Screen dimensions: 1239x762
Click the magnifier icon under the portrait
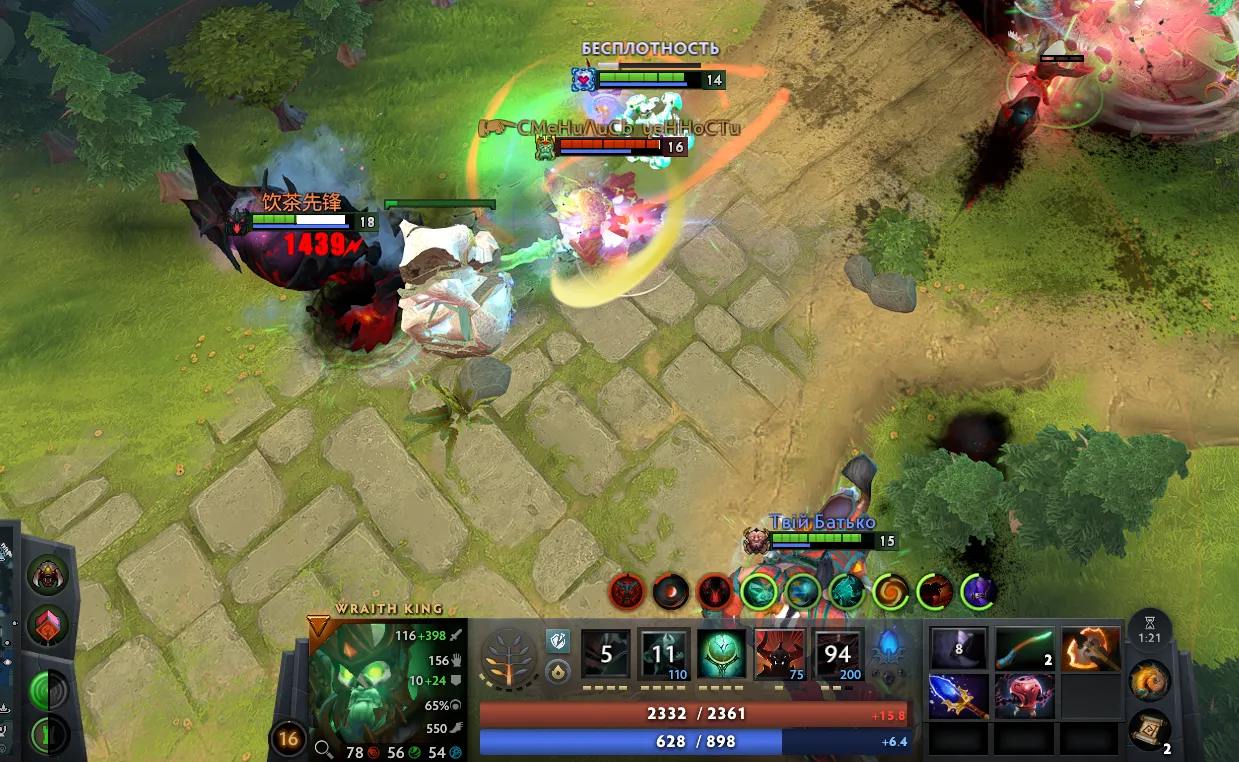click(323, 747)
